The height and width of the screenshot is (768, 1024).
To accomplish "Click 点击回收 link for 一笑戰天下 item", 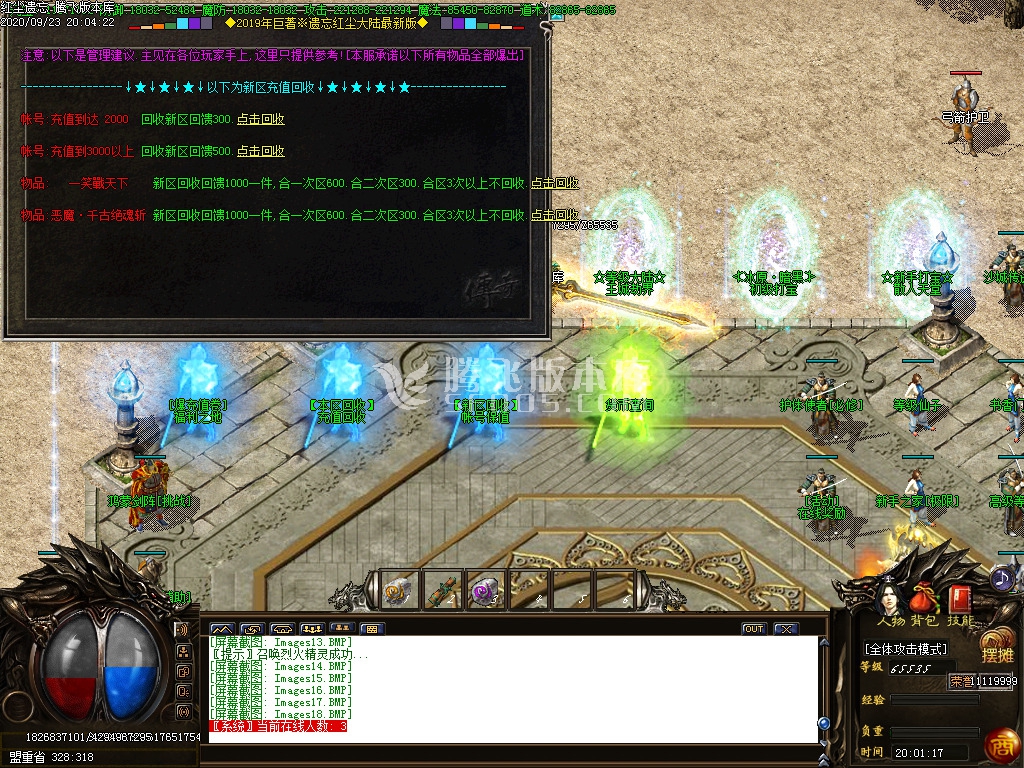I will tap(554, 184).
